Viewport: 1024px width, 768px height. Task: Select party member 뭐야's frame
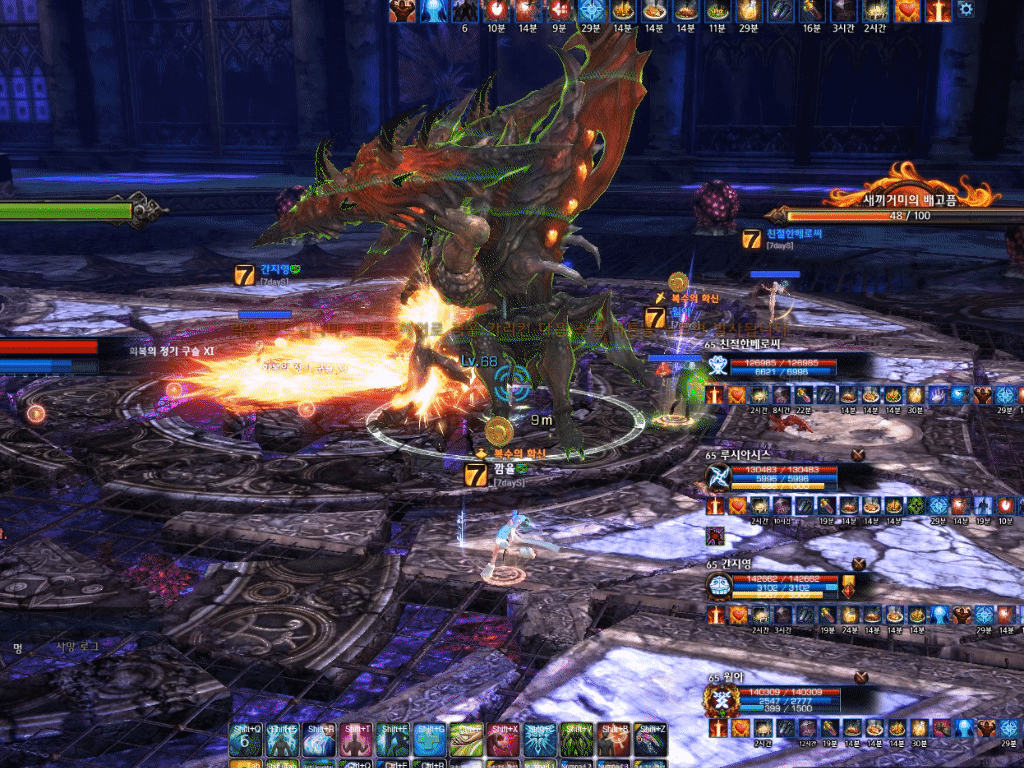770,697
